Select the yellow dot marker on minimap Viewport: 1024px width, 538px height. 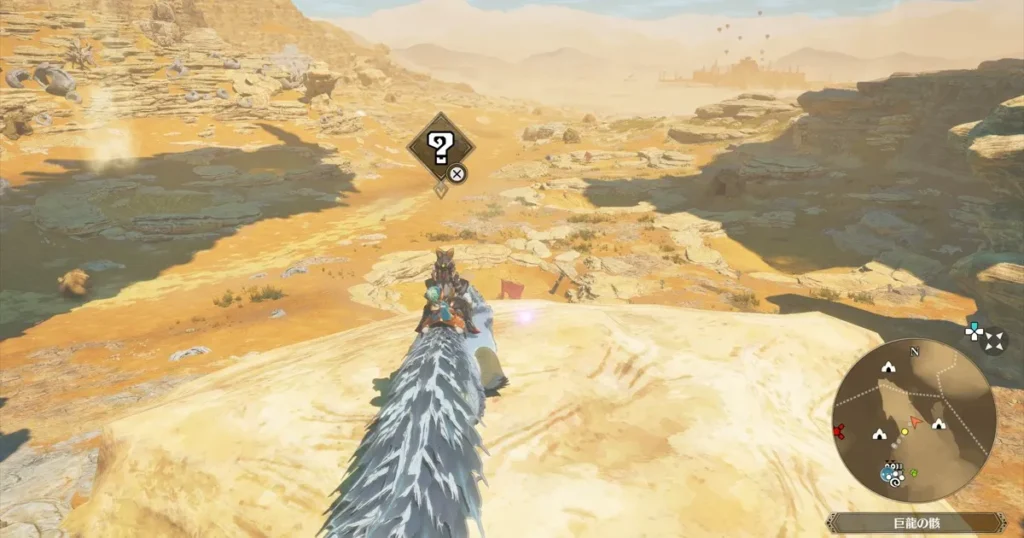(904, 431)
